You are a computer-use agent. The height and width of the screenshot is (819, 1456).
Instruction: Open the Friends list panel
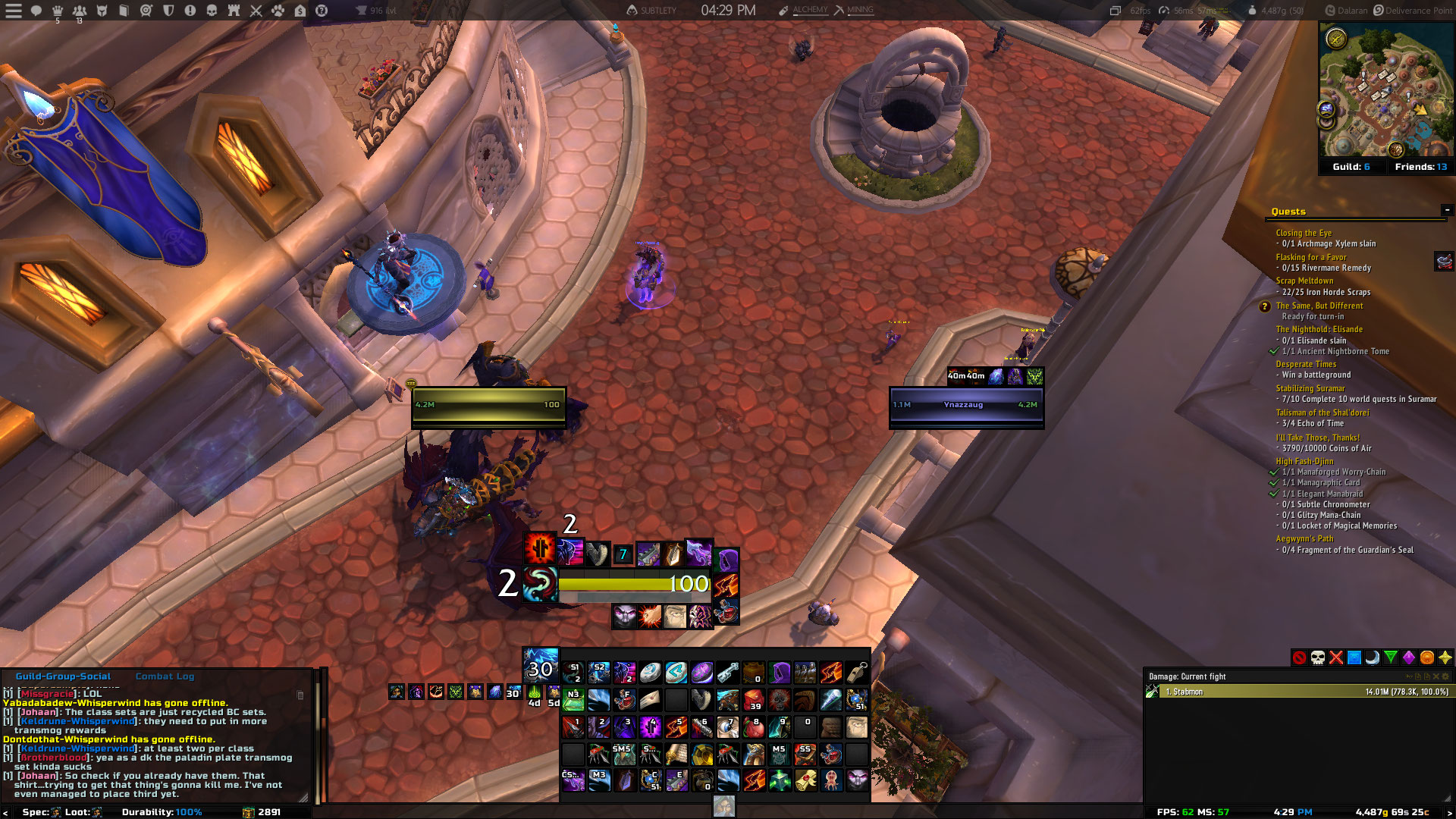pyautogui.click(x=1420, y=167)
